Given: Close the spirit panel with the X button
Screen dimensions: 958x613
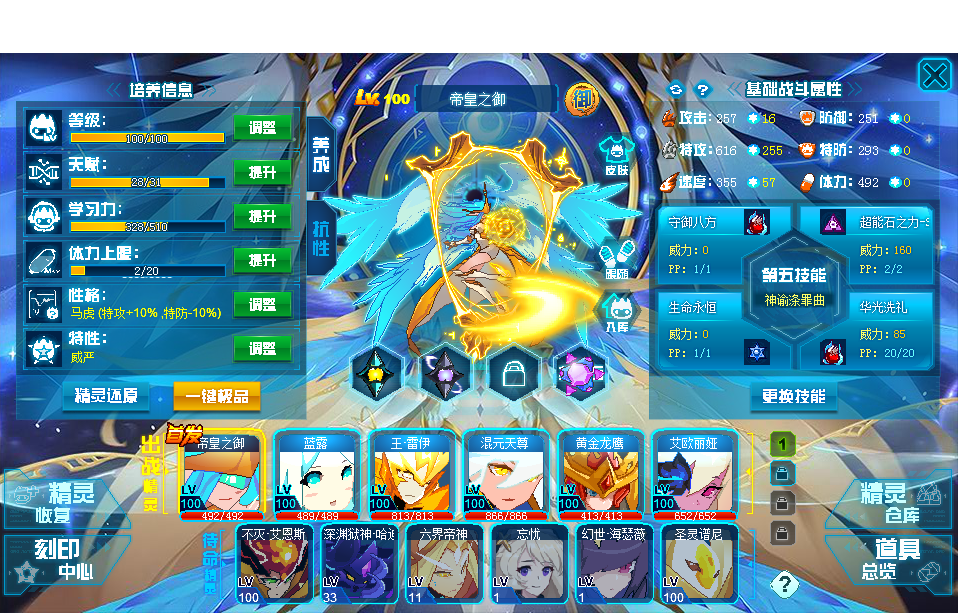Looking at the screenshot, I should 934,75.
